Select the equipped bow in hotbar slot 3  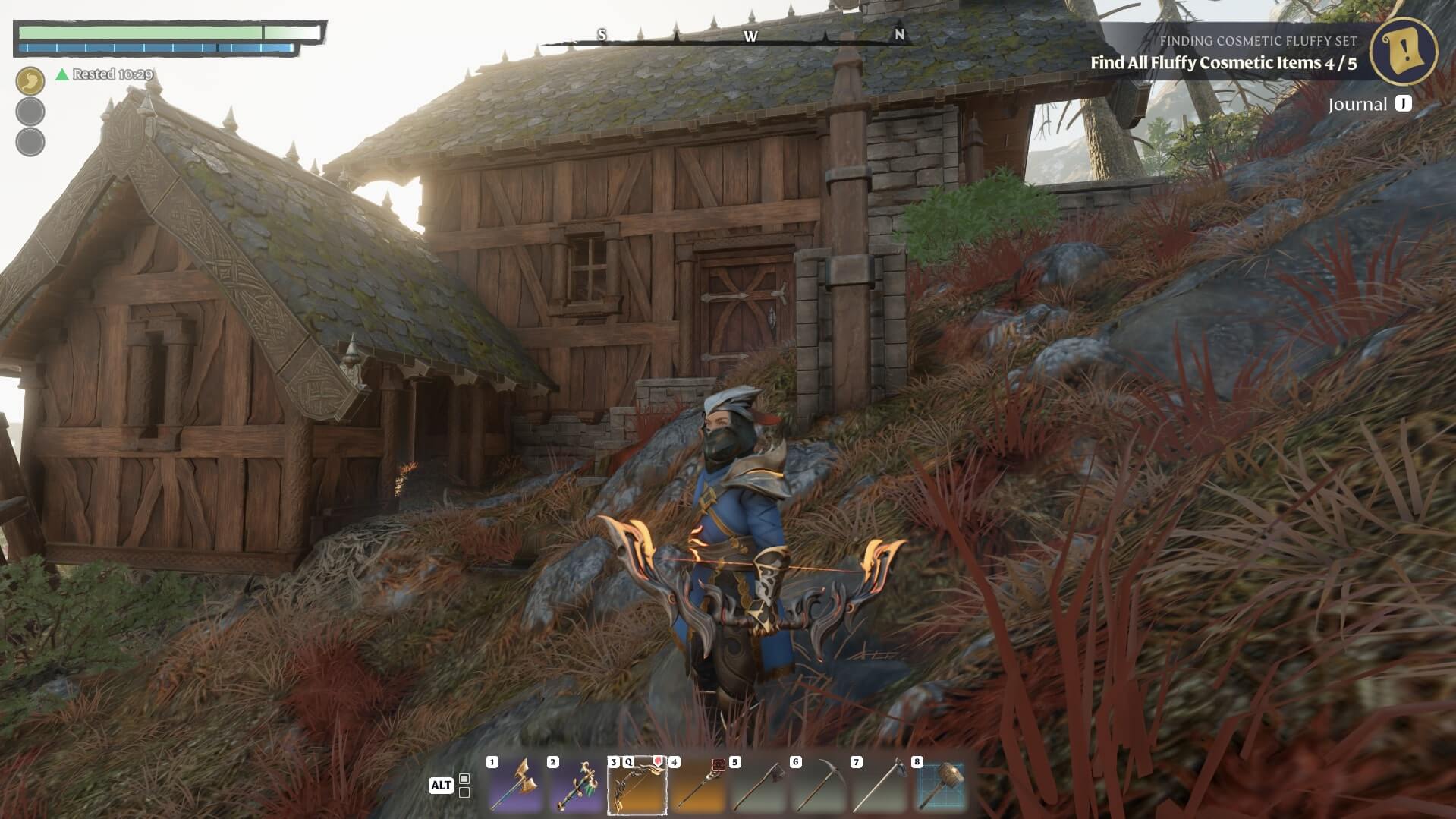coord(637,785)
